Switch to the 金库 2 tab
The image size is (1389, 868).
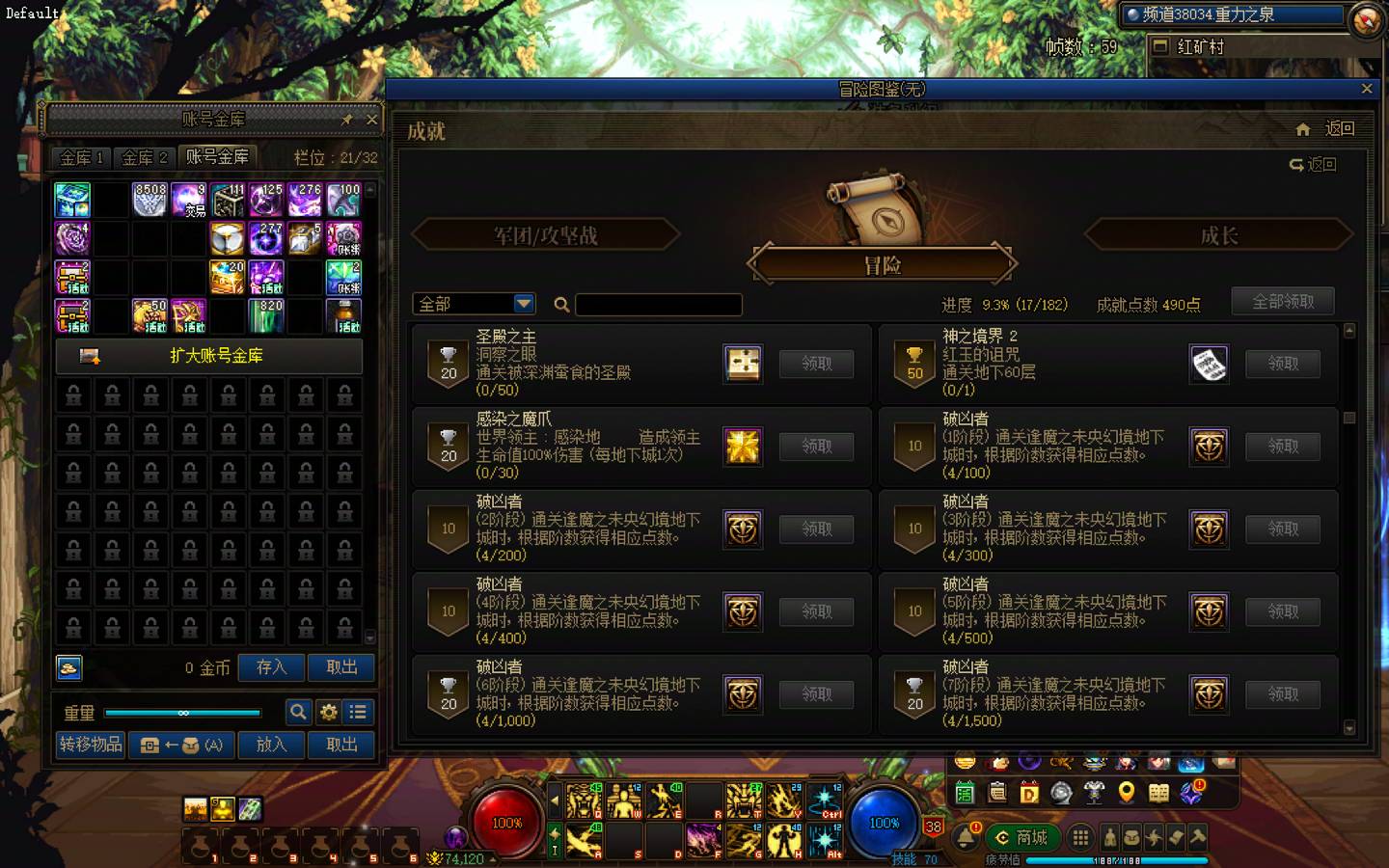144,158
